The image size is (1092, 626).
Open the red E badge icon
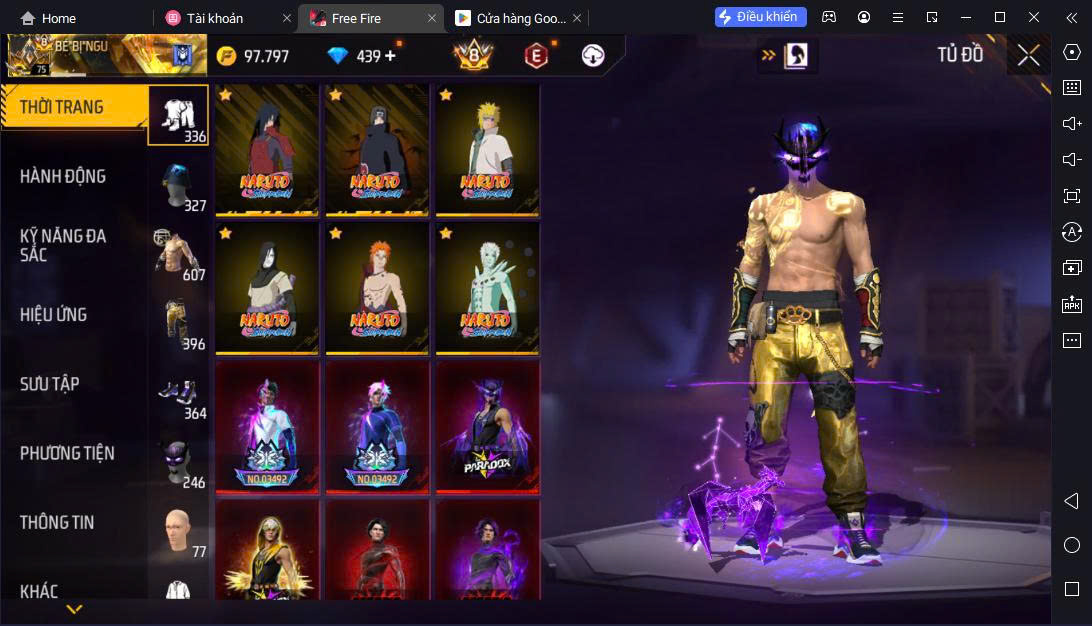click(537, 56)
